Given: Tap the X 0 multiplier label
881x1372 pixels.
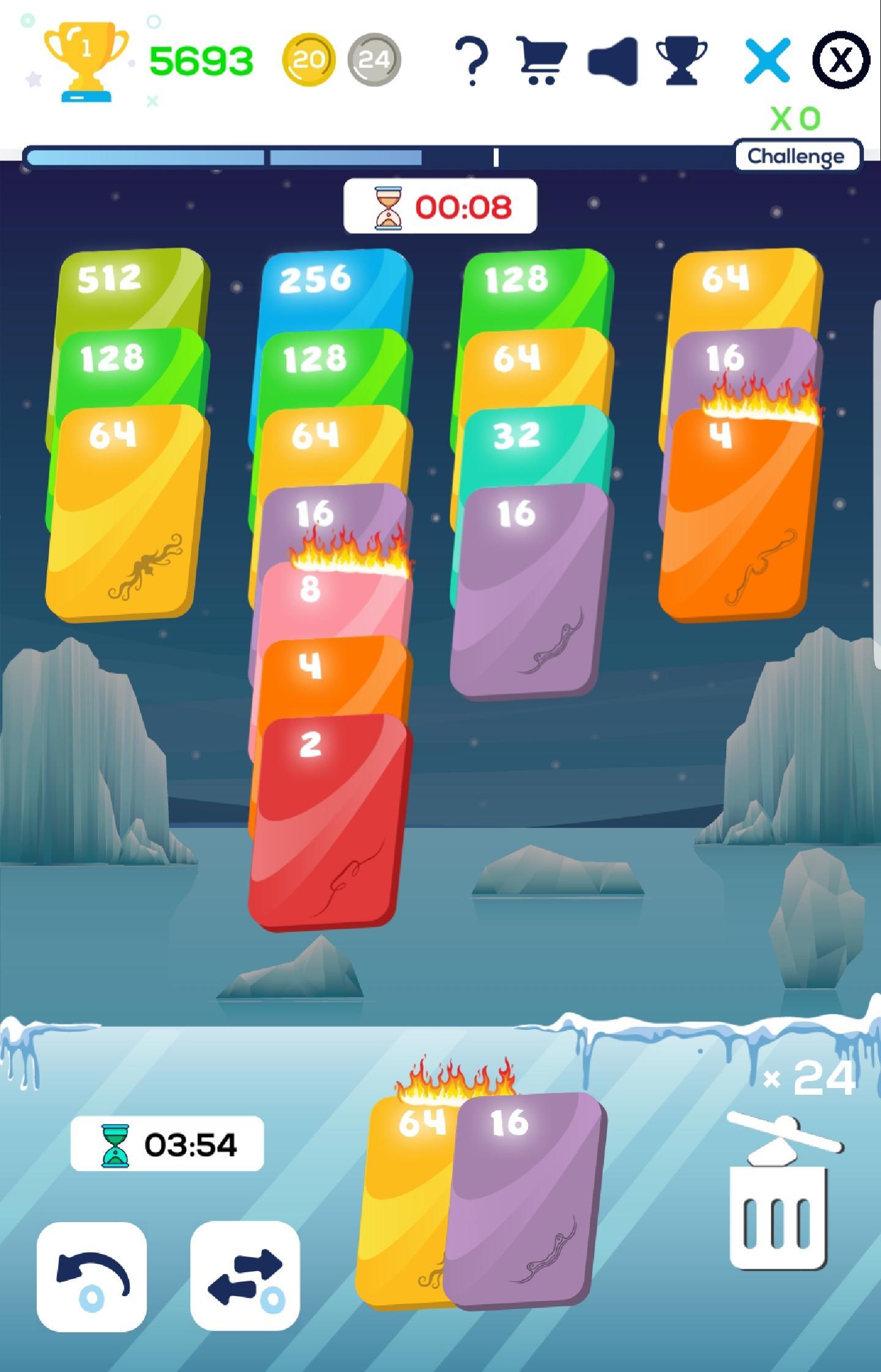Looking at the screenshot, I should (x=795, y=120).
